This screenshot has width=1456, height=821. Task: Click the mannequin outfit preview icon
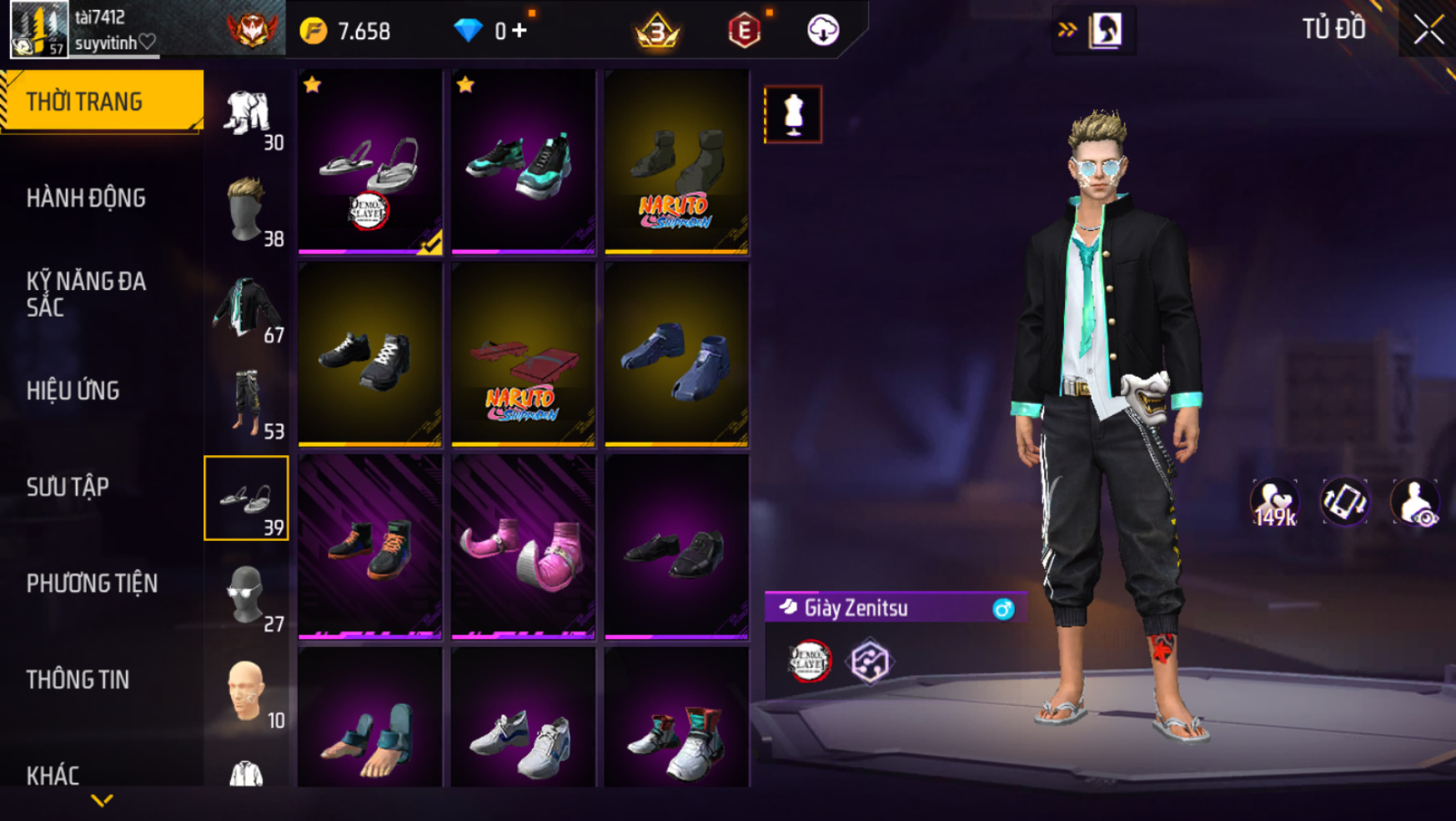[x=793, y=114]
